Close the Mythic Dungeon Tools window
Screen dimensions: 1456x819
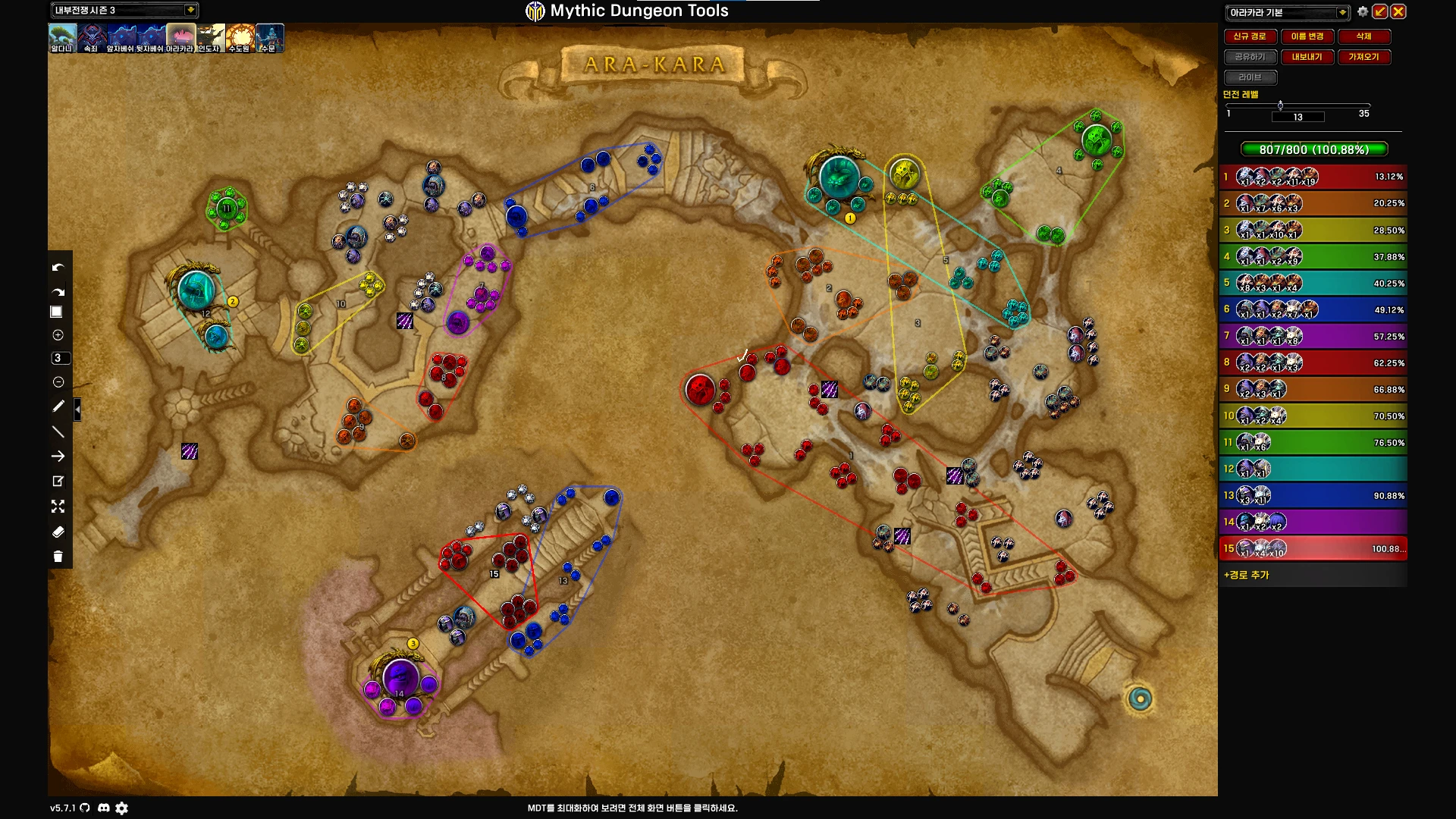[x=1398, y=11]
